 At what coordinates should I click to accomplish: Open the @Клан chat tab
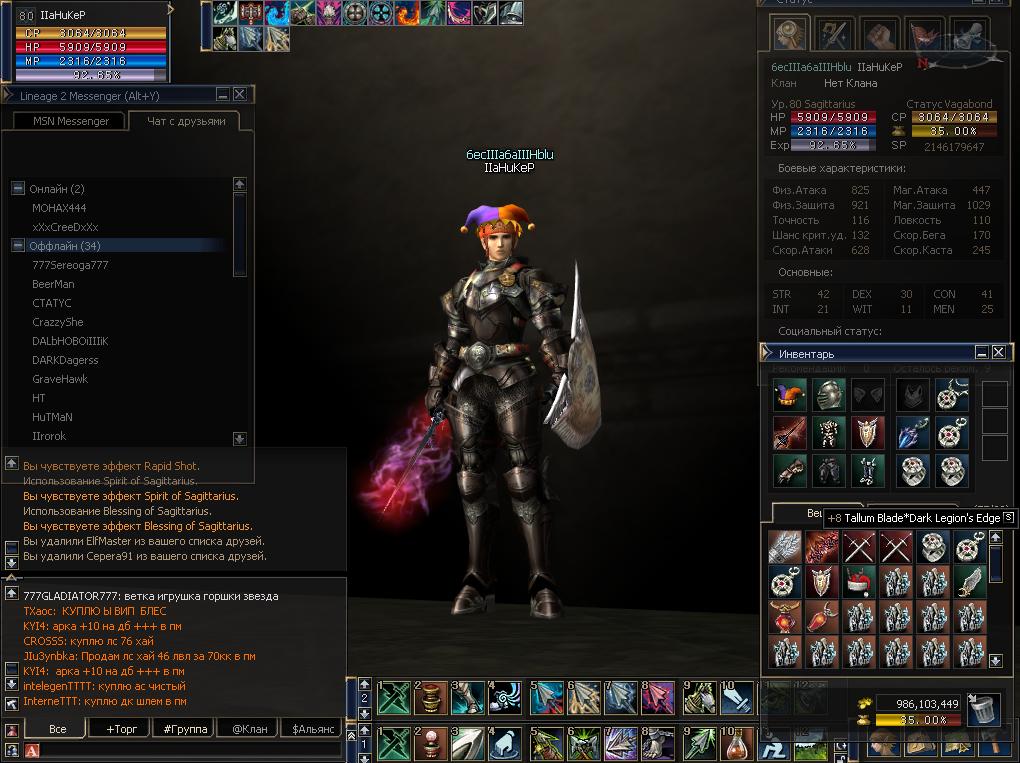pyautogui.click(x=249, y=729)
